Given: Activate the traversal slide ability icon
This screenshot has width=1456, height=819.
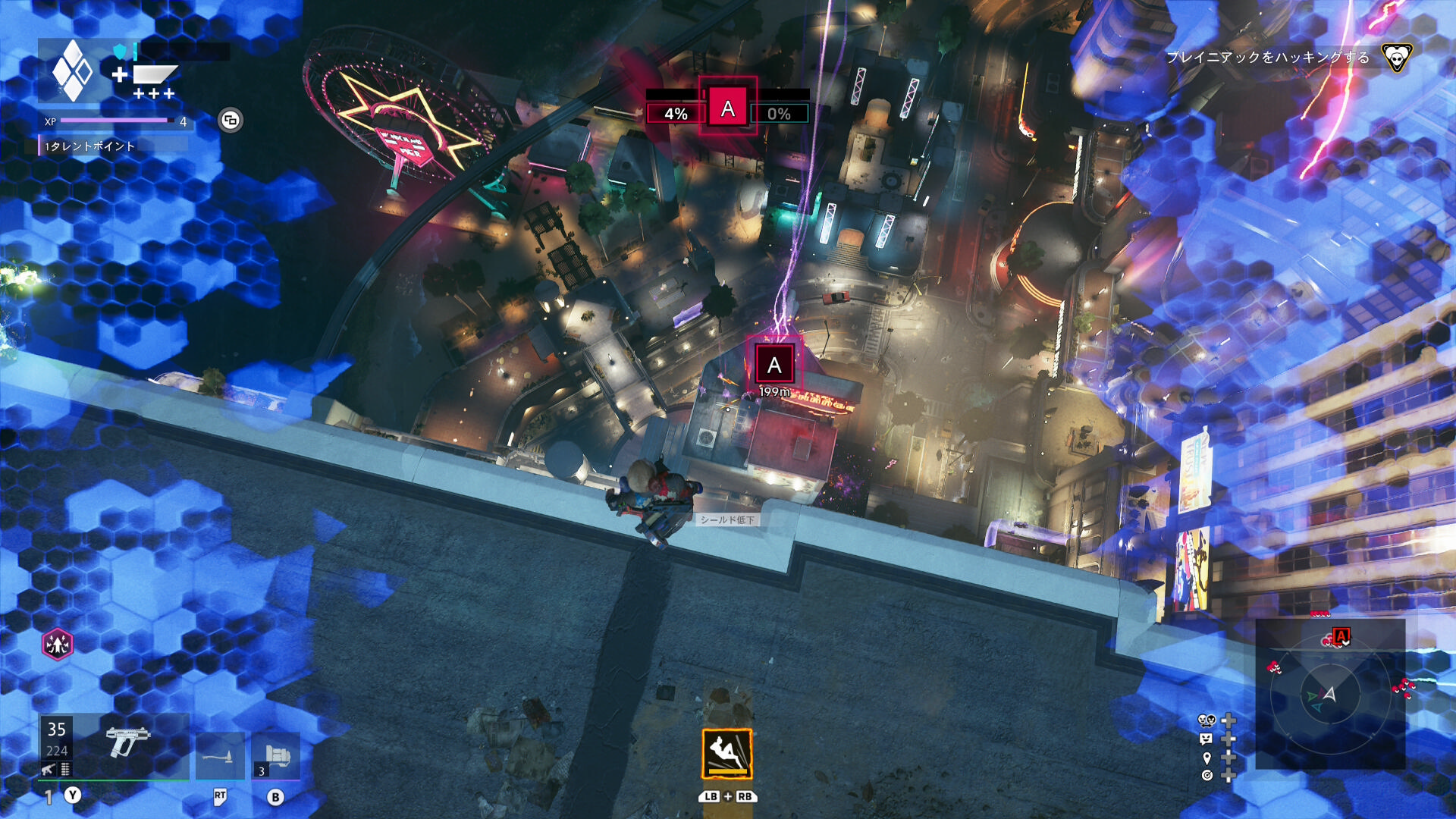Looking at the screenshot, I should click(726, 754).
